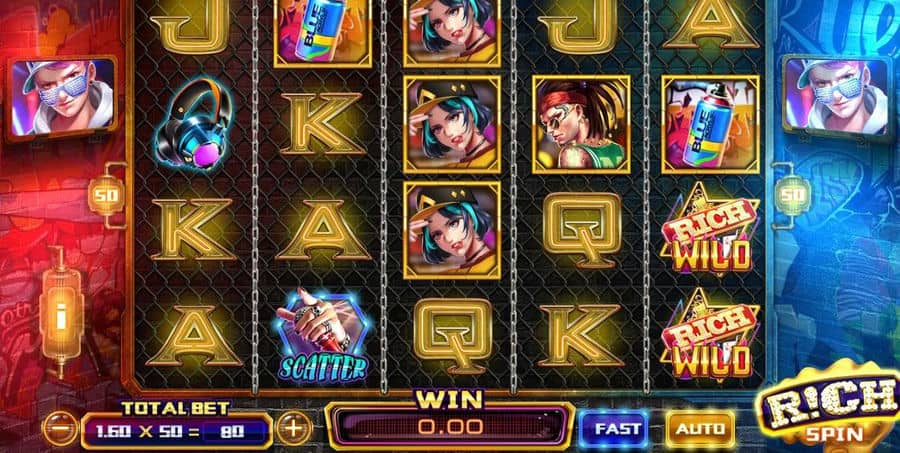Enable AUTO spin
This screenshot has height=453, width=900.
tap(699, 428)
